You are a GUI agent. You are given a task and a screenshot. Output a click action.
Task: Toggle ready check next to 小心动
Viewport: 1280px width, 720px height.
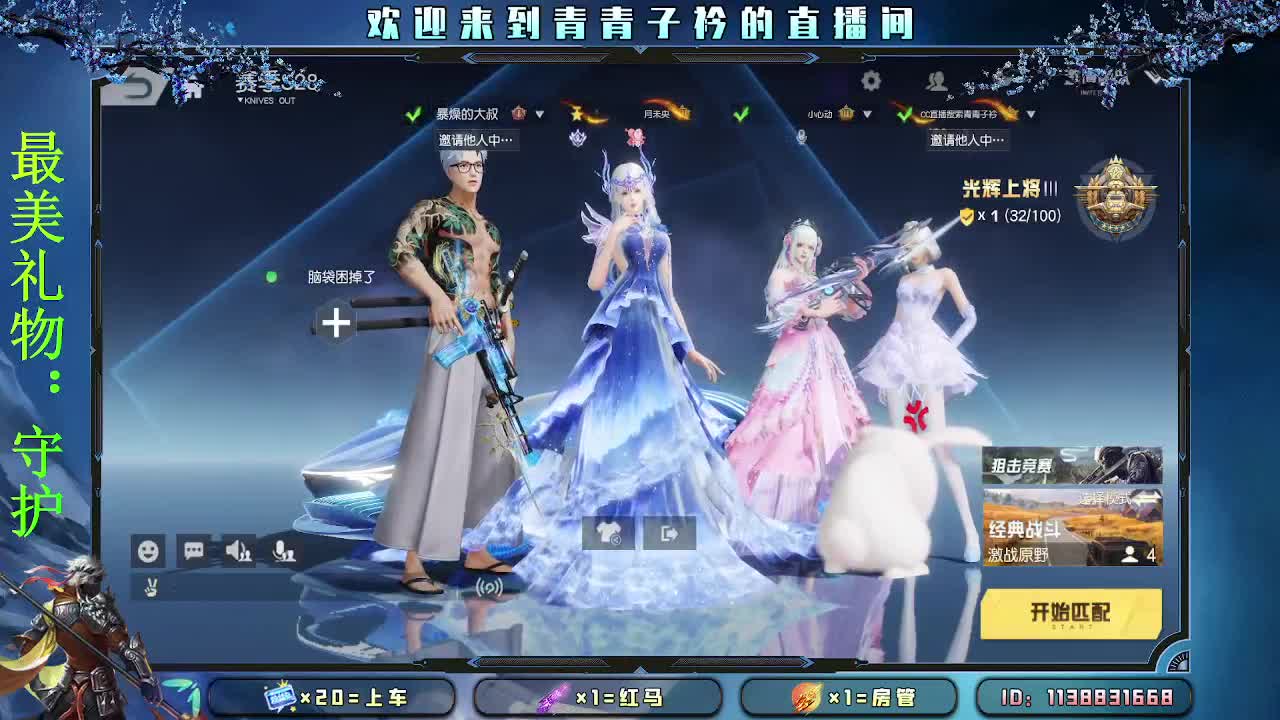tap(740, 116)
